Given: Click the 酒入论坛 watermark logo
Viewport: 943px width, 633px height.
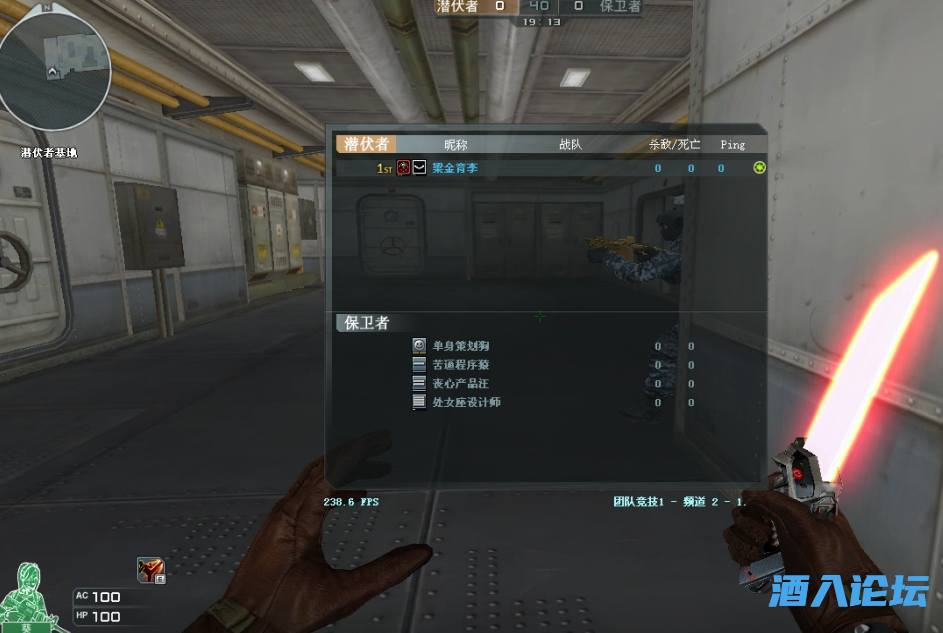Looking at the screenshot, I should click(849, 591).
